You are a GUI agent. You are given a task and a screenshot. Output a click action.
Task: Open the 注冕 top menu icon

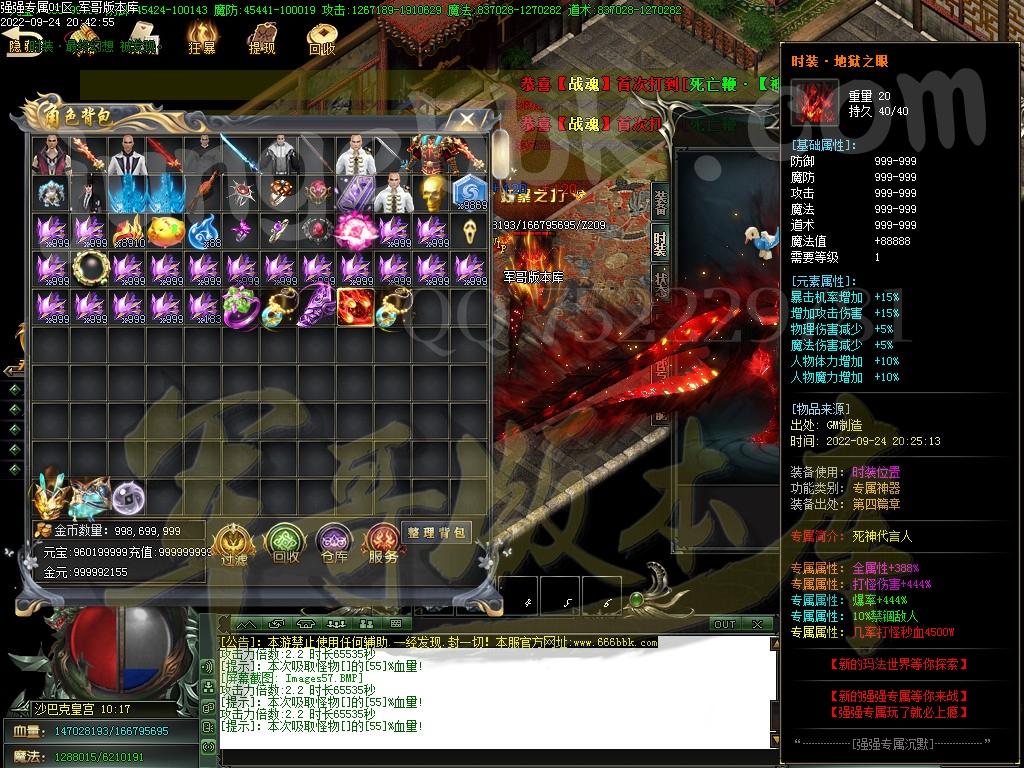(202, 38)
